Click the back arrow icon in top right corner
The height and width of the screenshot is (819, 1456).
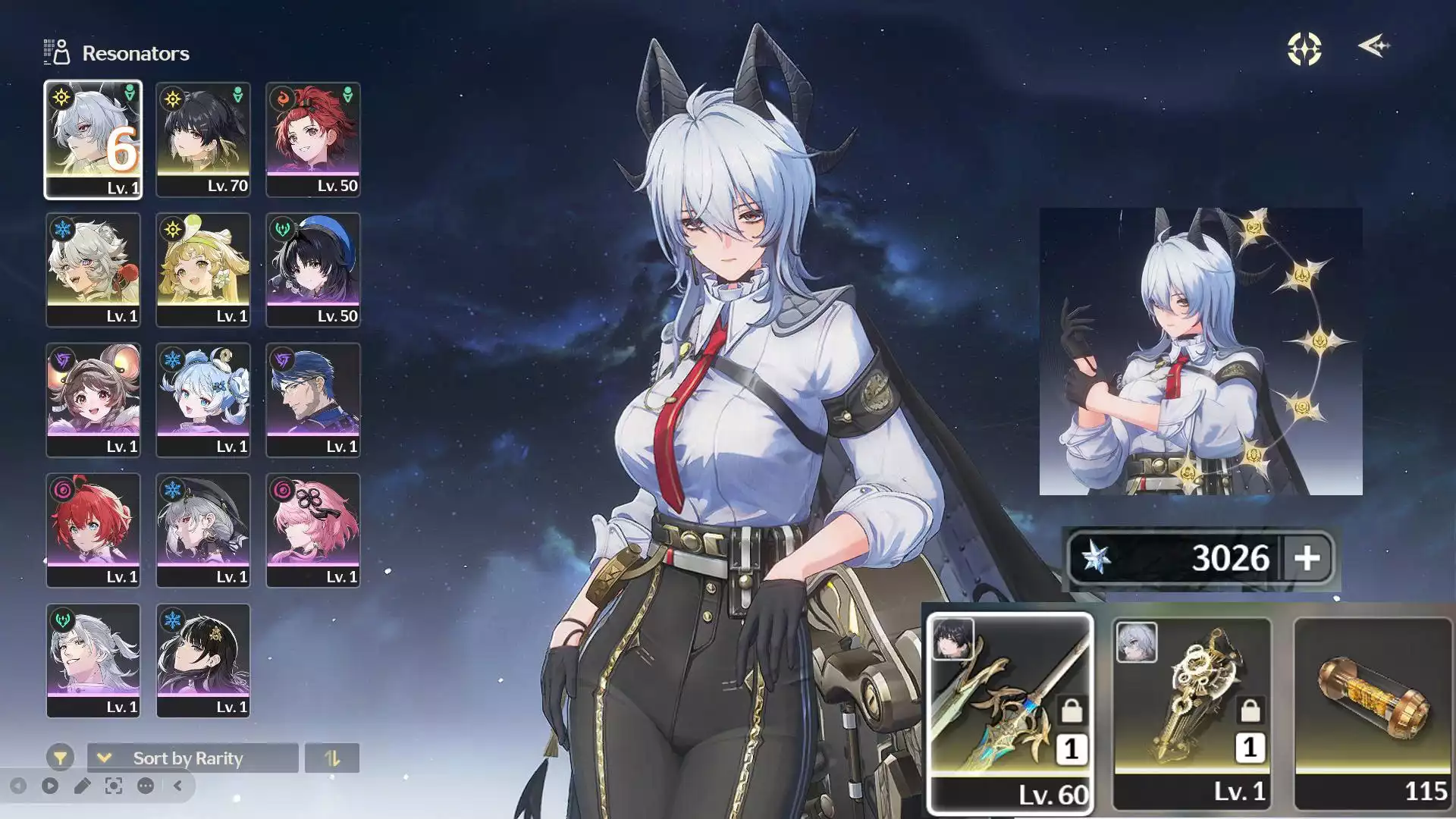click(x=1373, y=46)
